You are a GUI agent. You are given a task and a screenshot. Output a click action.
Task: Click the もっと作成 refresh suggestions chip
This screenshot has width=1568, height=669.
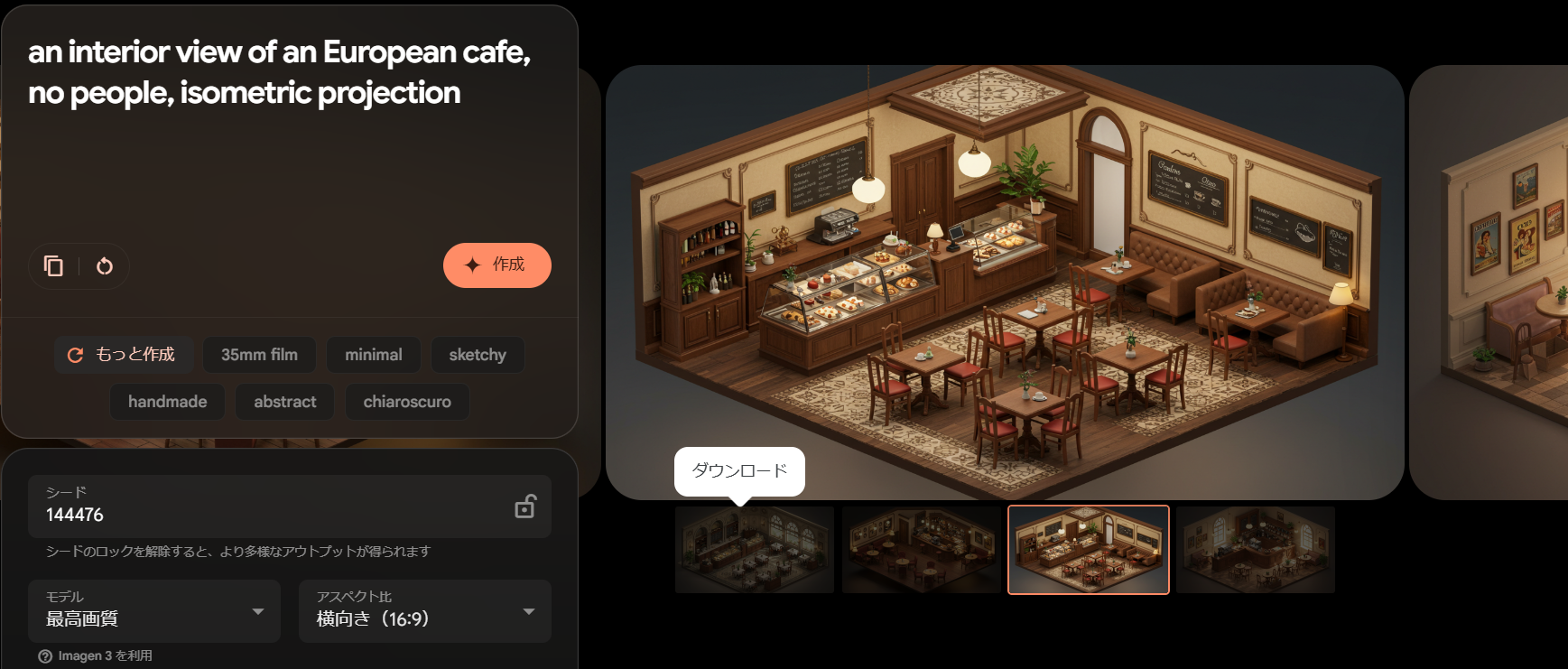[122, 355]
